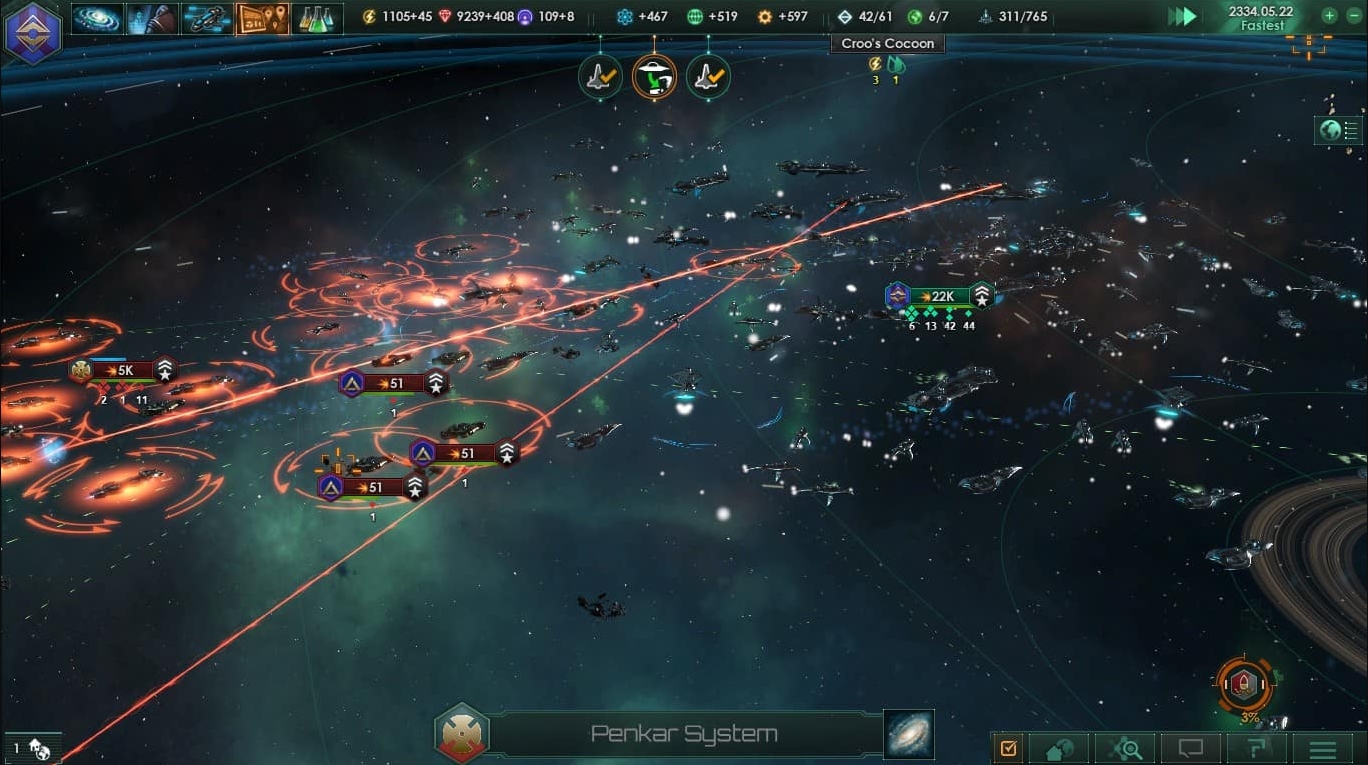Expand the 22K fleet details chevron
Image resolution: width=1368 pixels, height=765 pixels.
pyautogui.click(x=982, y=296)
